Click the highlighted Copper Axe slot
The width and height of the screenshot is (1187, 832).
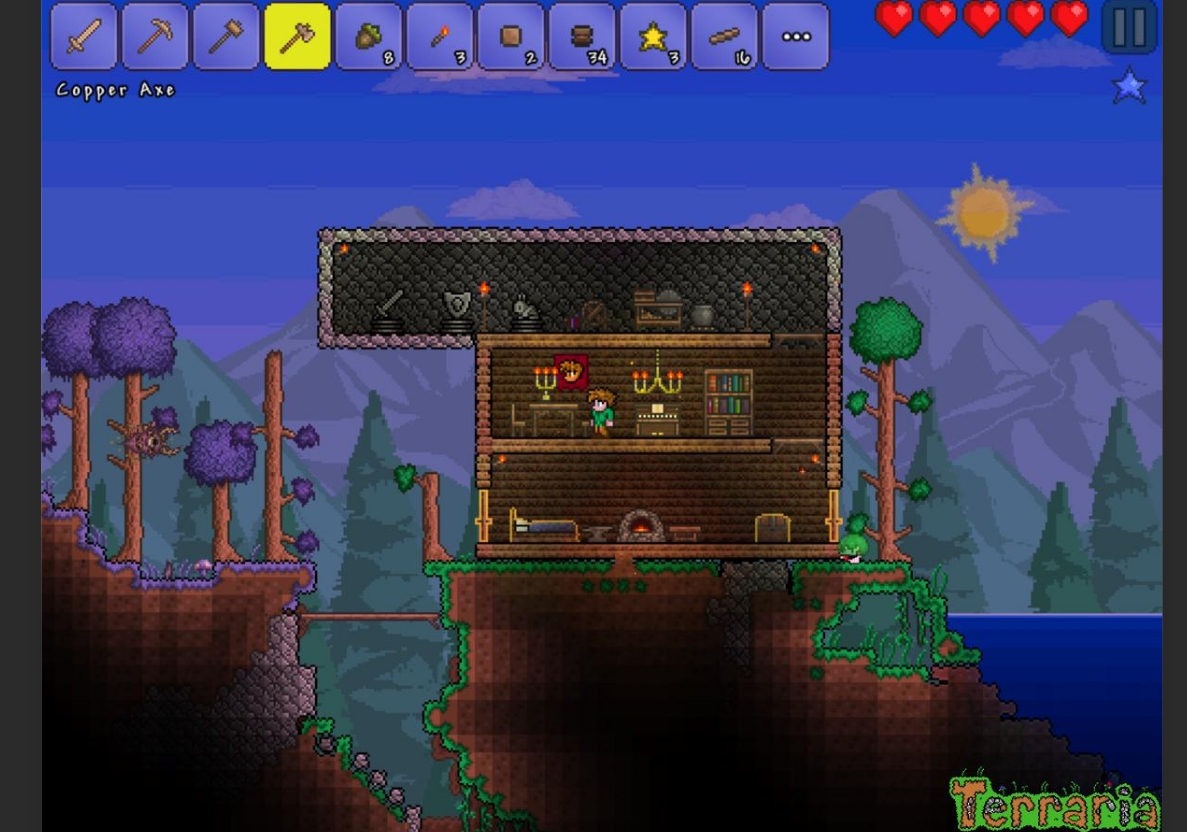[x=297, y=37]
